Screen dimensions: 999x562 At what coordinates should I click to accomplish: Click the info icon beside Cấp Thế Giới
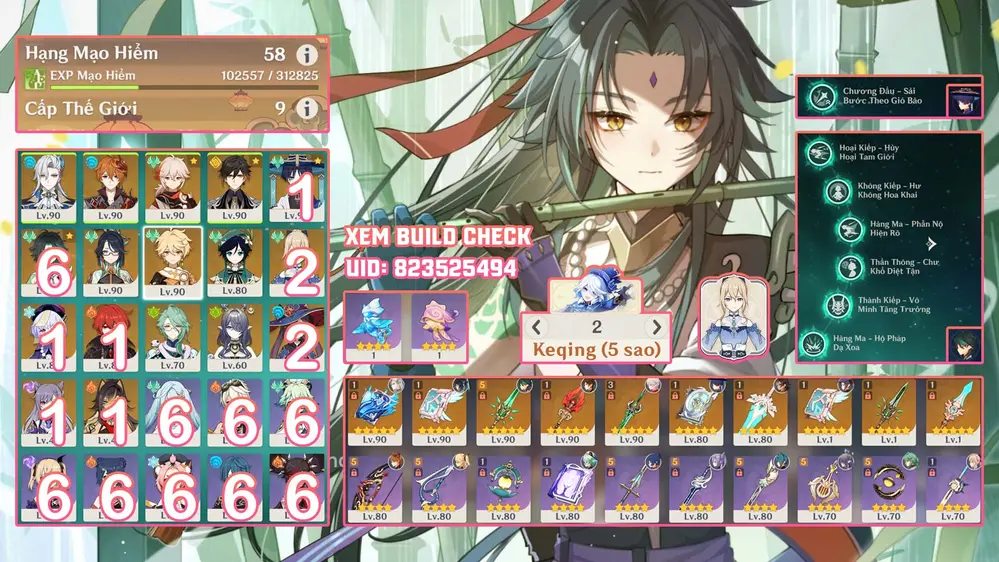[306, 108]
